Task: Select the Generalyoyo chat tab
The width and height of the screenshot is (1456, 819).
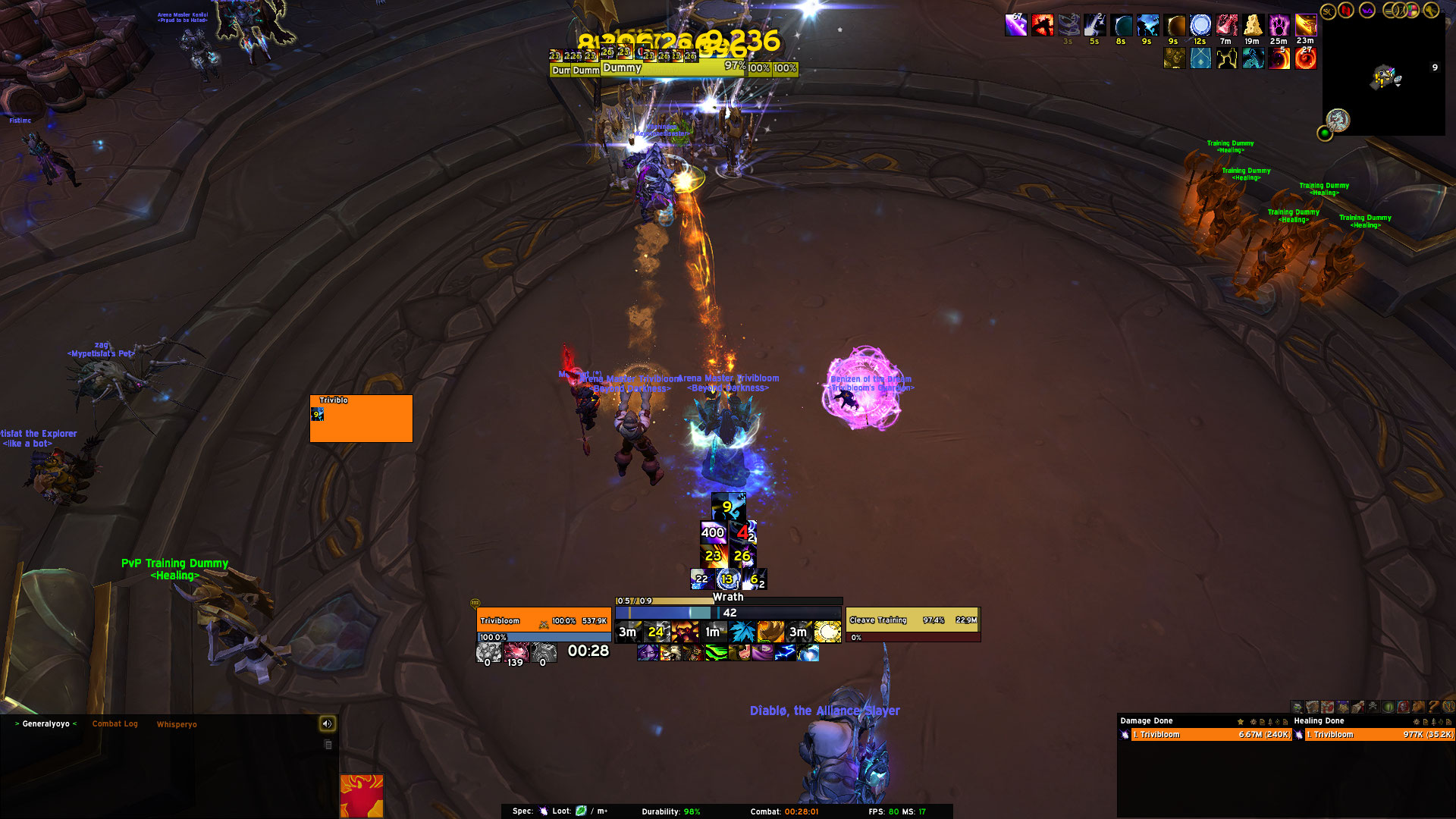Action: 46,724
